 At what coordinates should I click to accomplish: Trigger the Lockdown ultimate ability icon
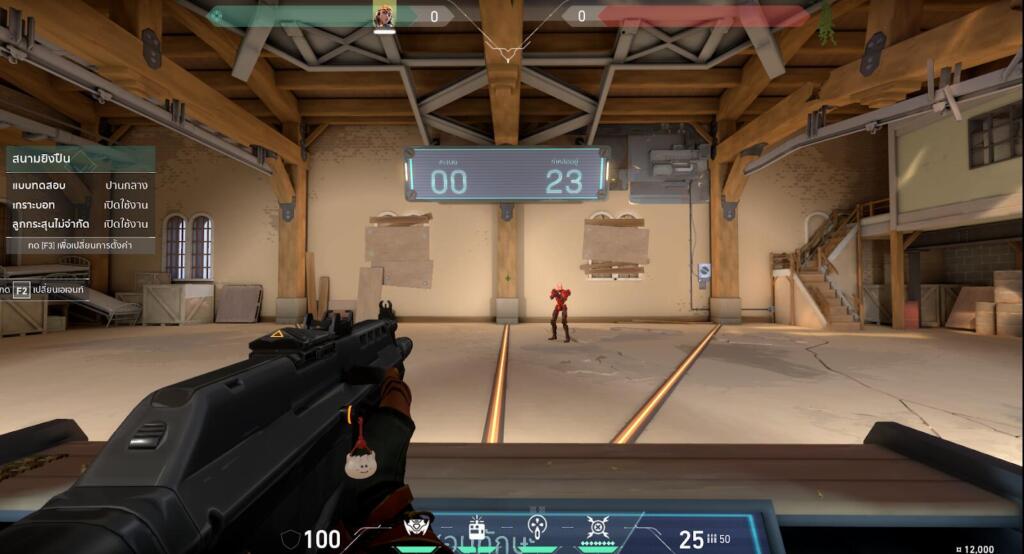598,527
